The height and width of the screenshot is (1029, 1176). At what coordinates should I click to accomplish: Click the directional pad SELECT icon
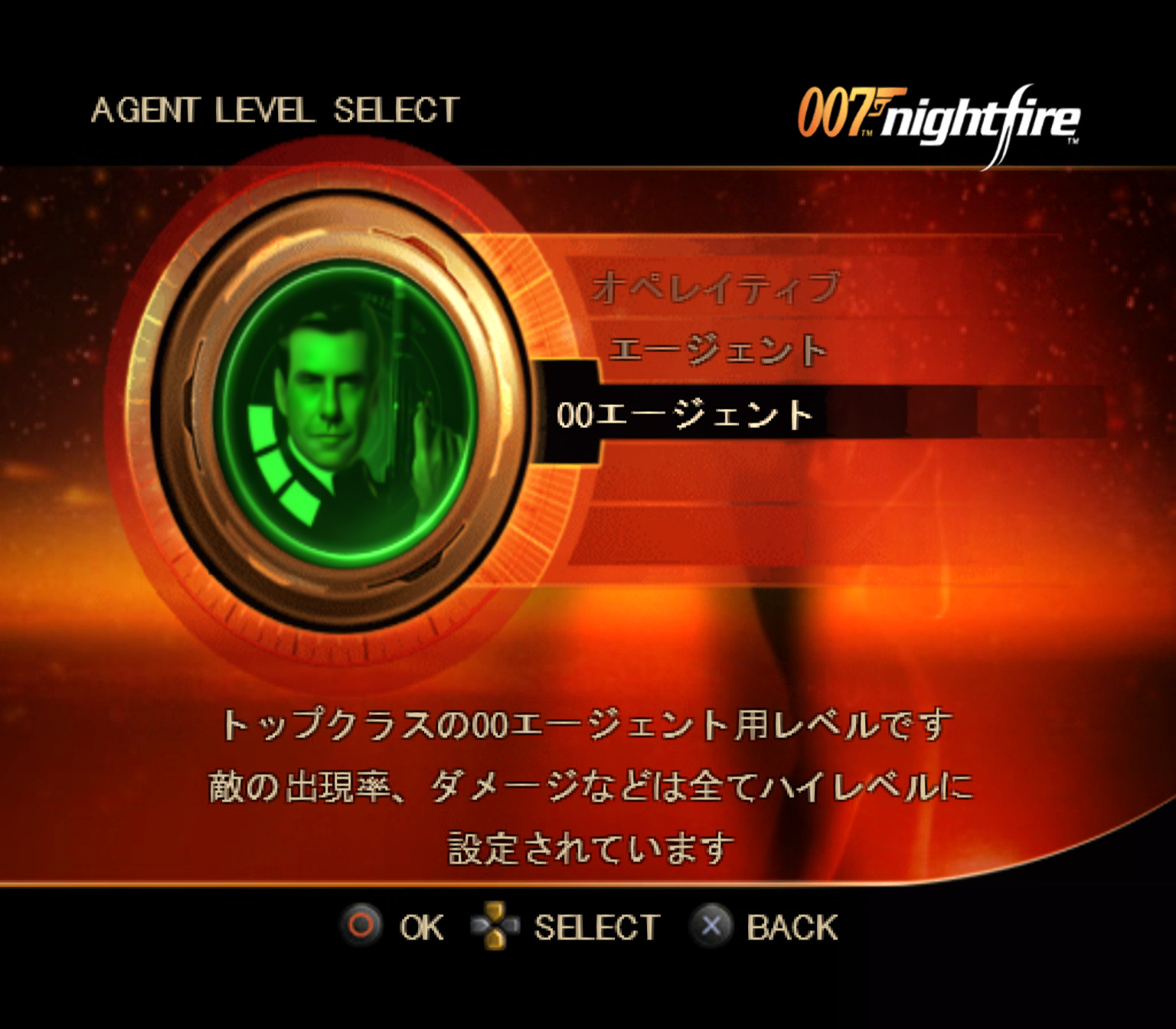496,925
